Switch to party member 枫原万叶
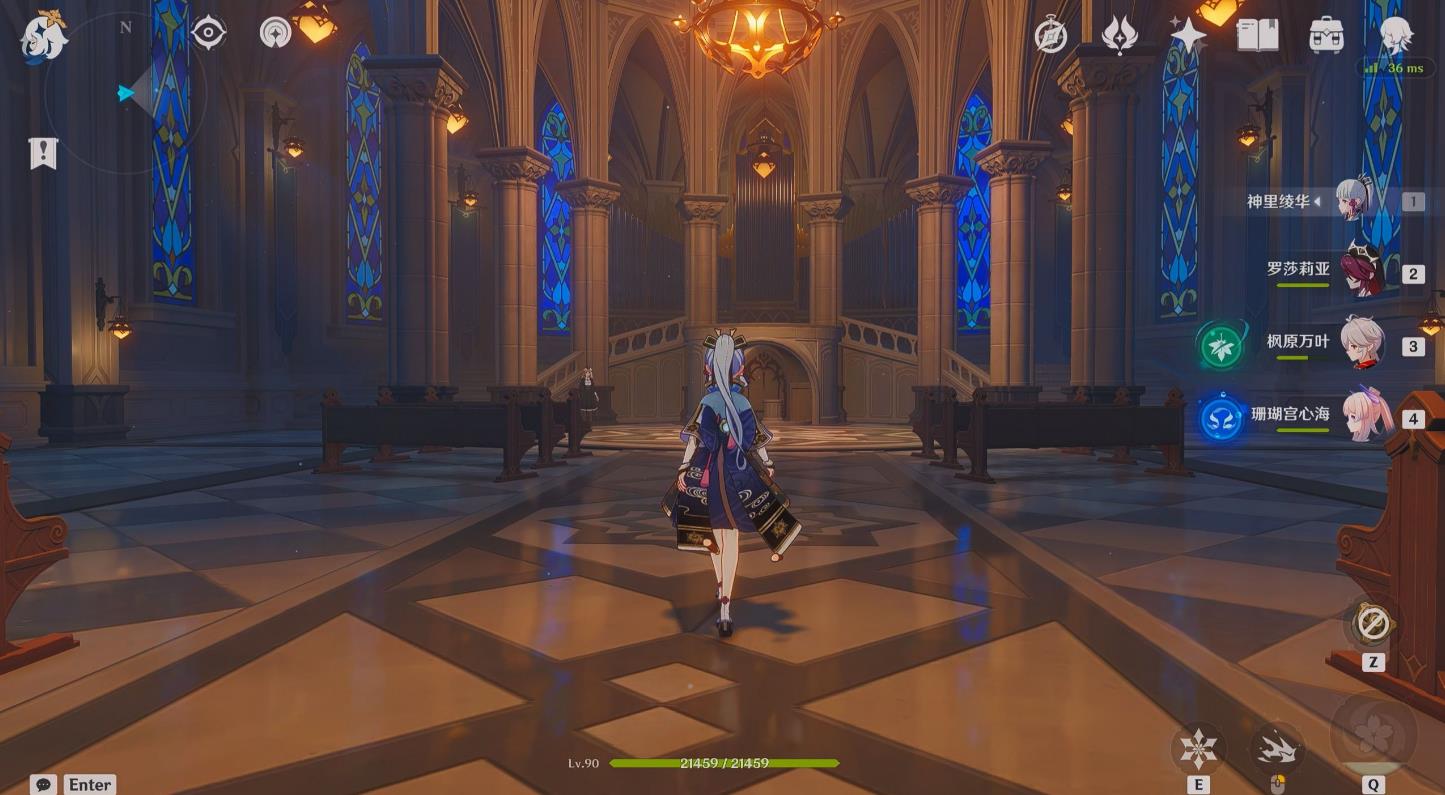 coord(1361,343)
